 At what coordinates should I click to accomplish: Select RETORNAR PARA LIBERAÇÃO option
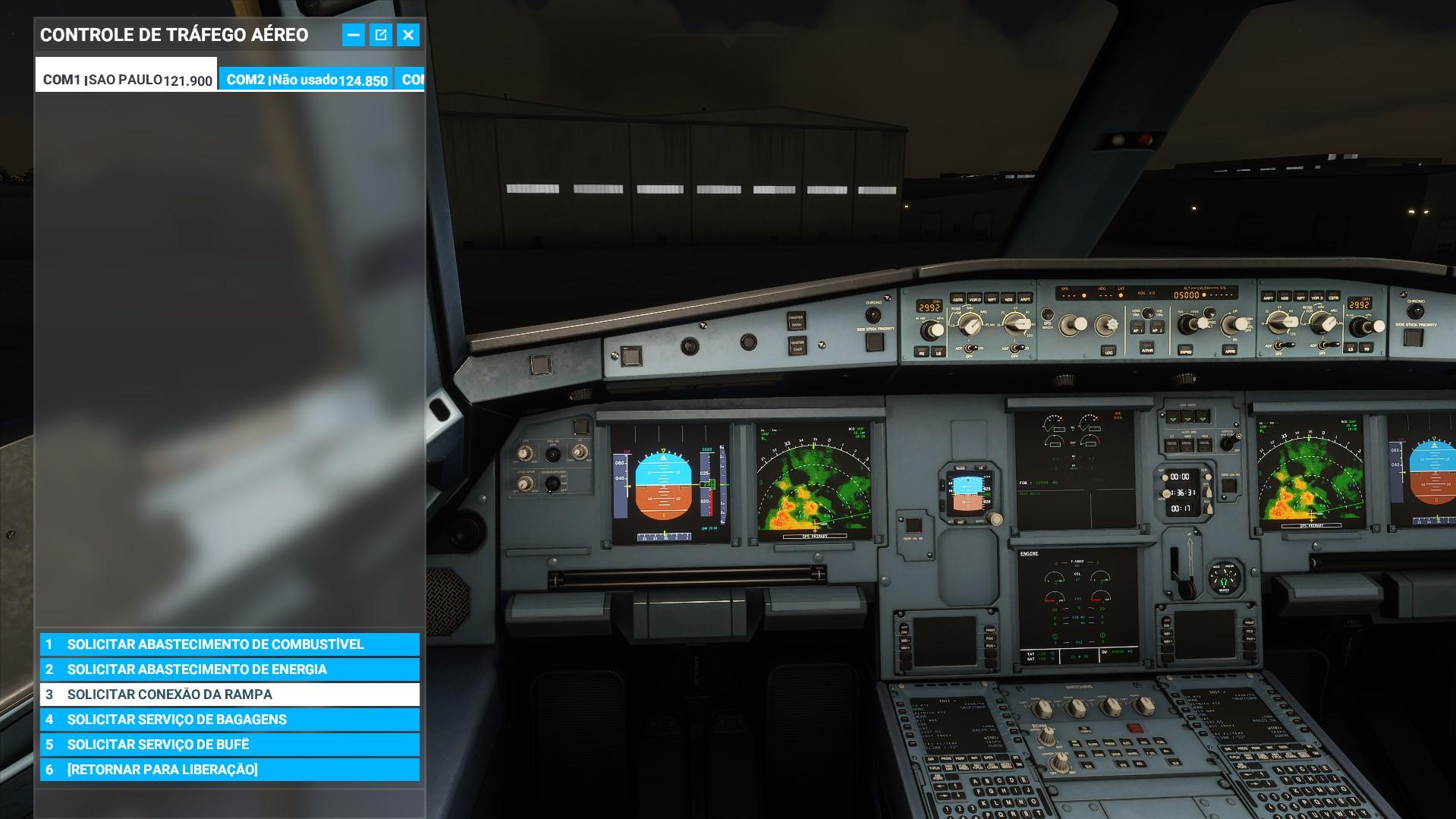[x=228, y=770]
